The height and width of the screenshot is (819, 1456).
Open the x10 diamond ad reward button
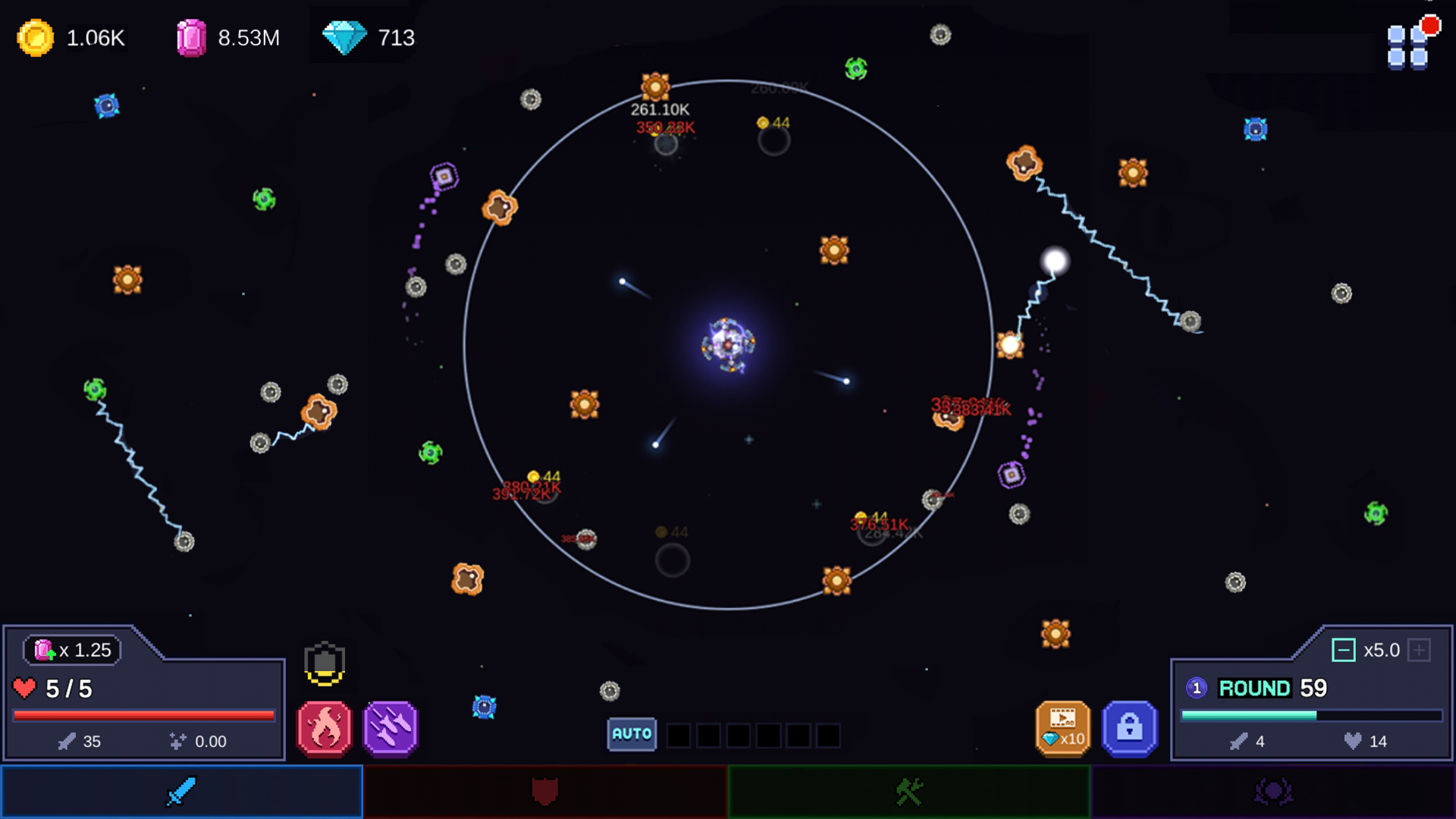tap(1063, 729)
